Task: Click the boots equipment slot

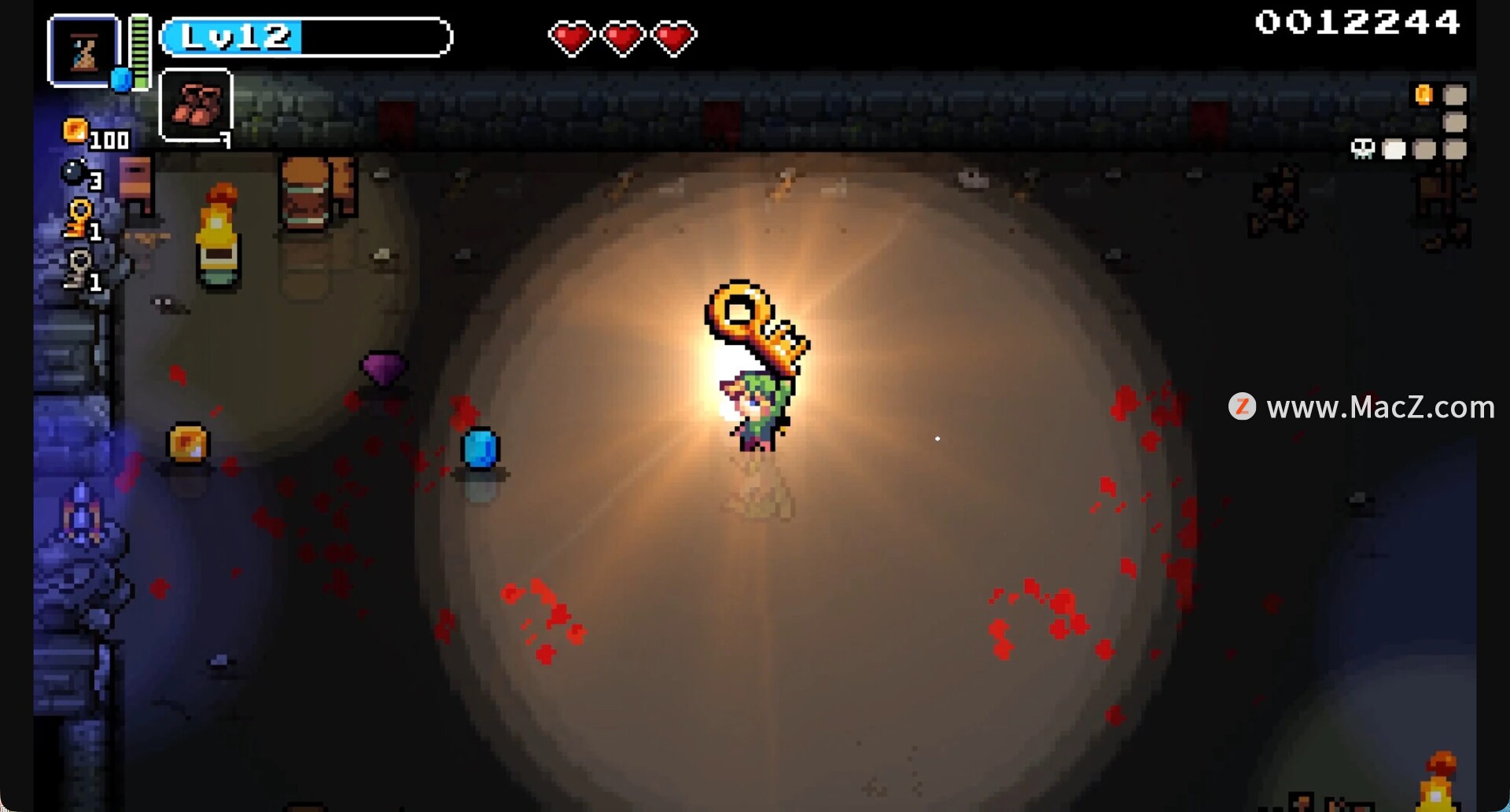Action: click(x=196, y=105)
